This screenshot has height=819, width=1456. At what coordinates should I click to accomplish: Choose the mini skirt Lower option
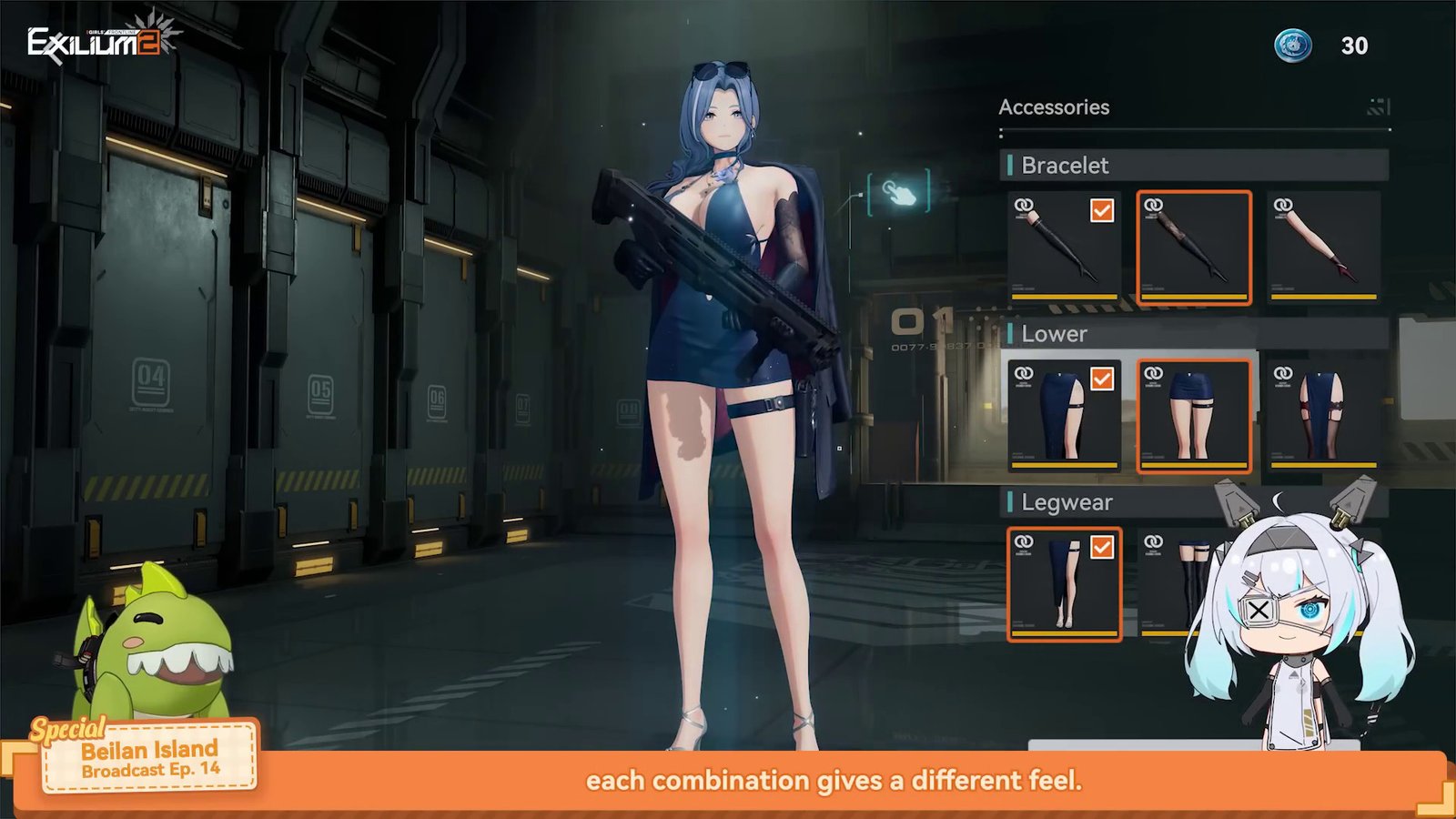(1194, 416)
